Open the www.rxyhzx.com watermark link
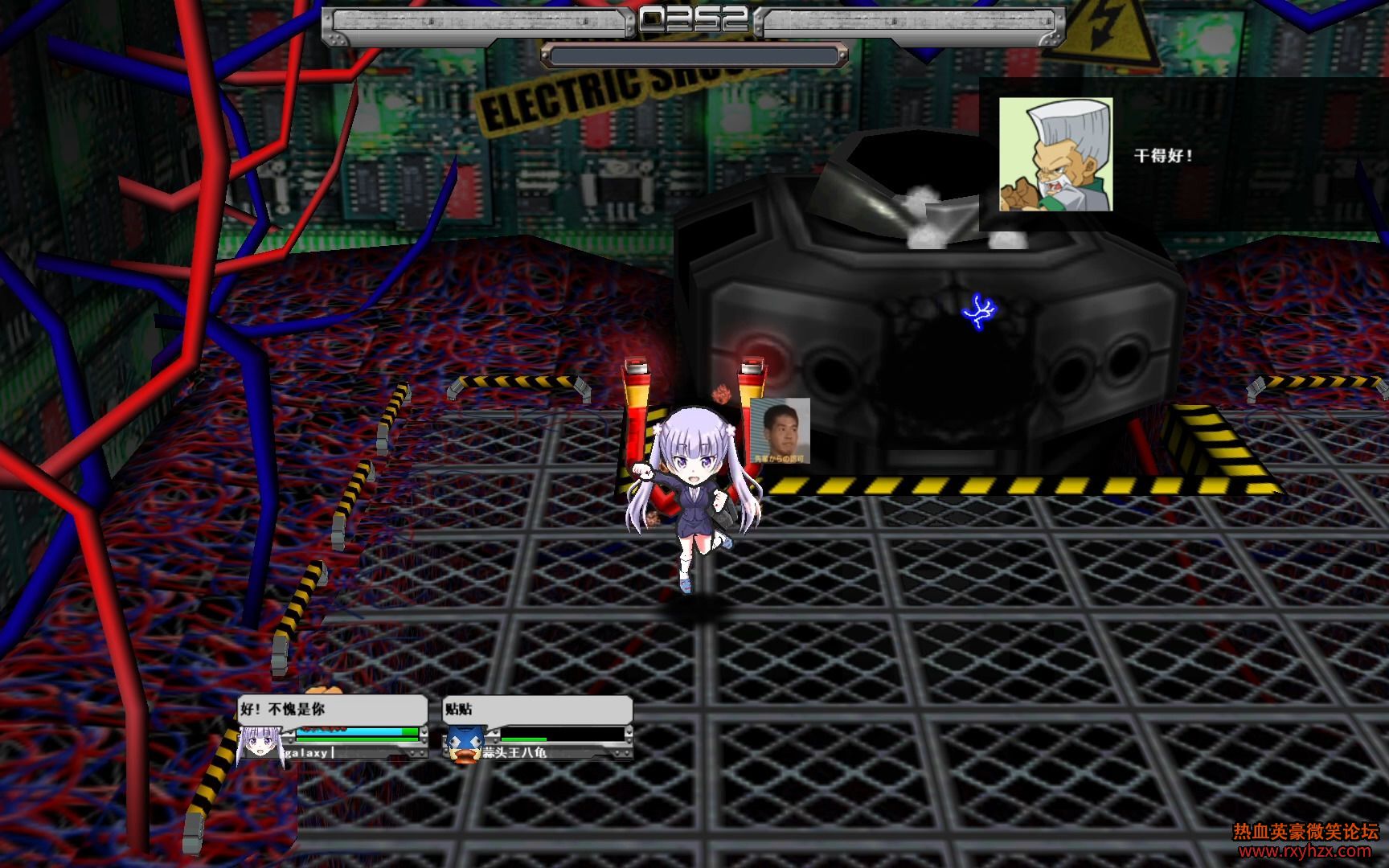Viewport: 1389px width, 868px height. (x=1305, y=851)
